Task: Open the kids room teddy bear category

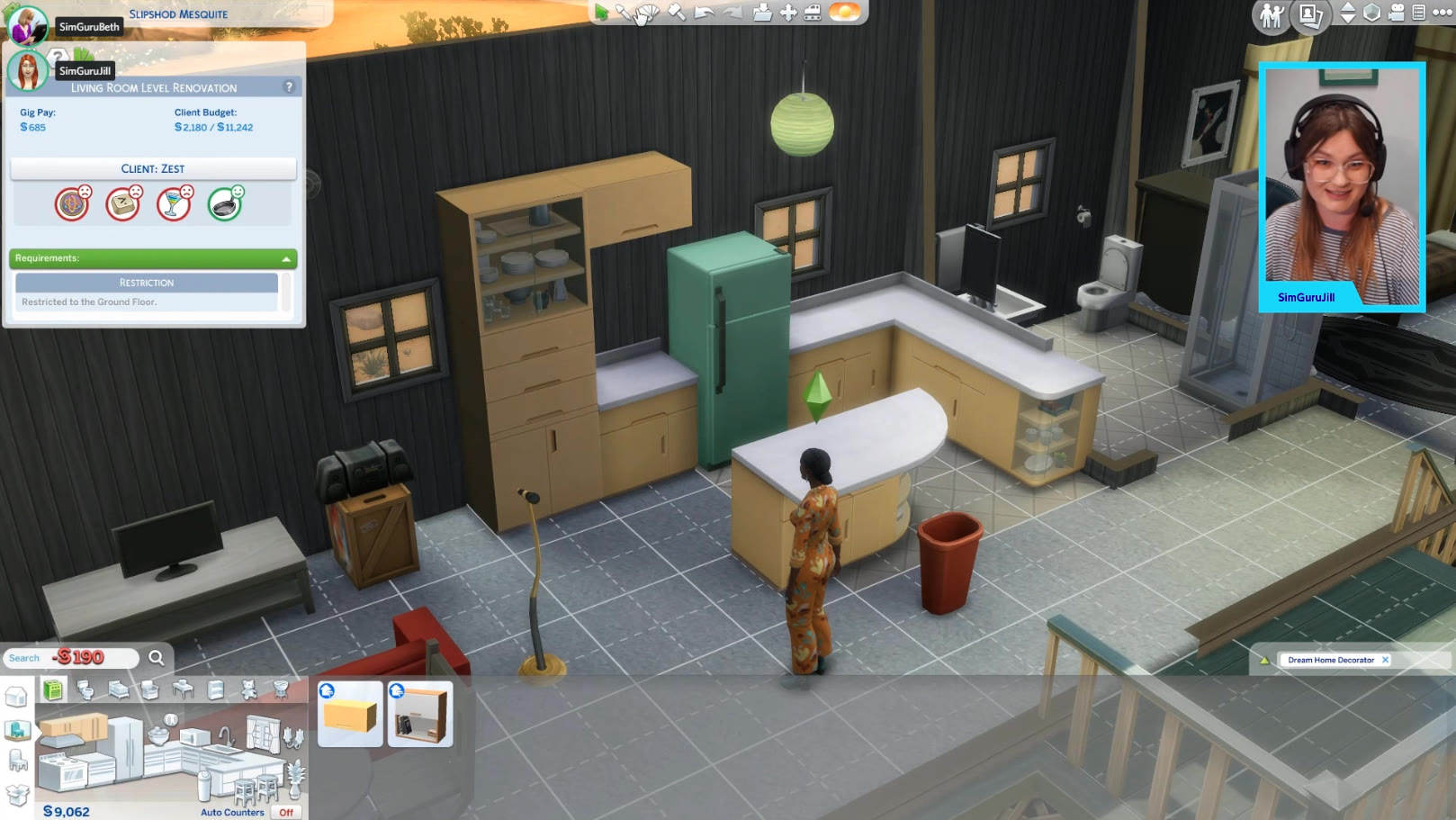Action: coord(249,689)
